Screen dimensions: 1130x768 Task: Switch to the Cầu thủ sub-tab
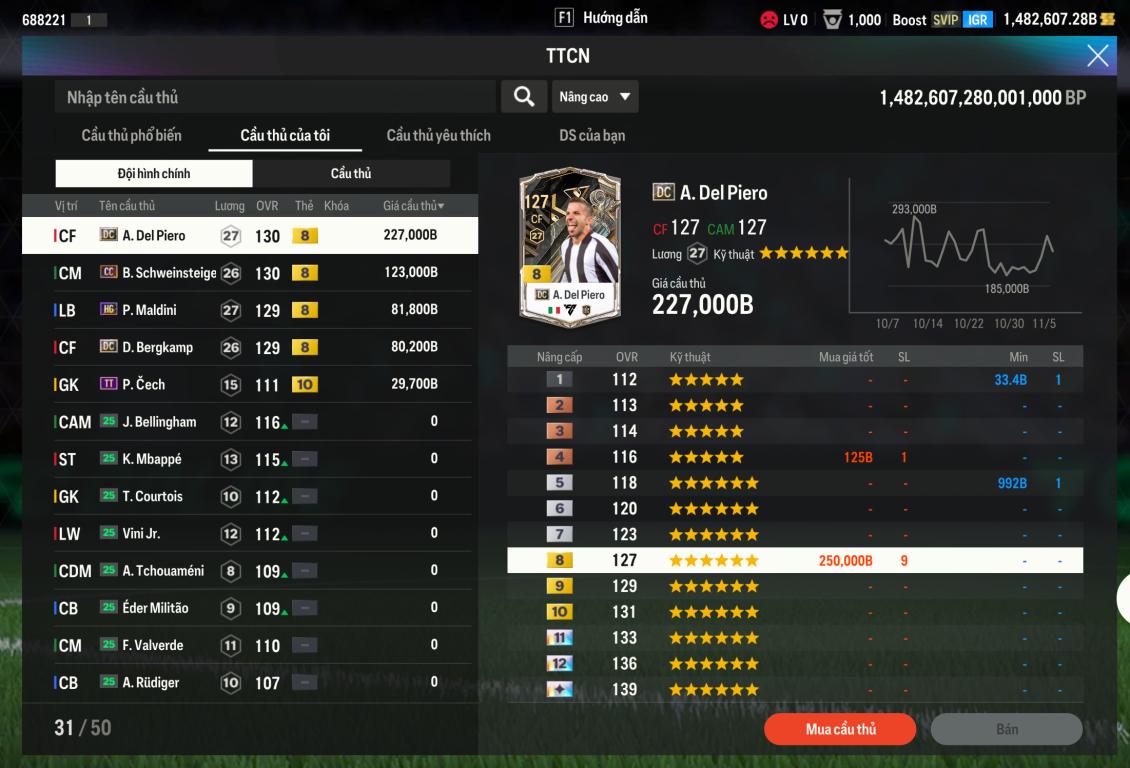click(x=351, y=174)
